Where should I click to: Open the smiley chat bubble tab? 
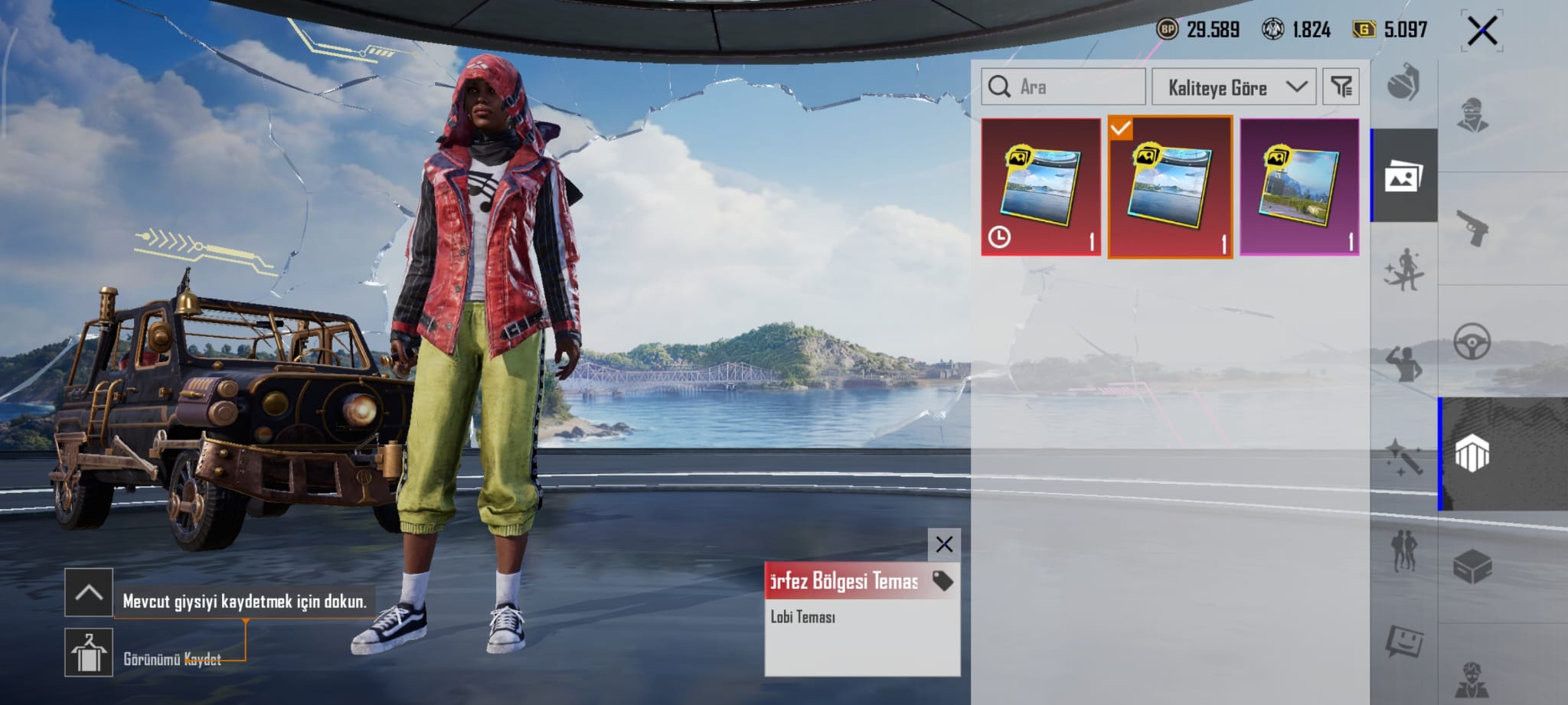[1403, 641]
